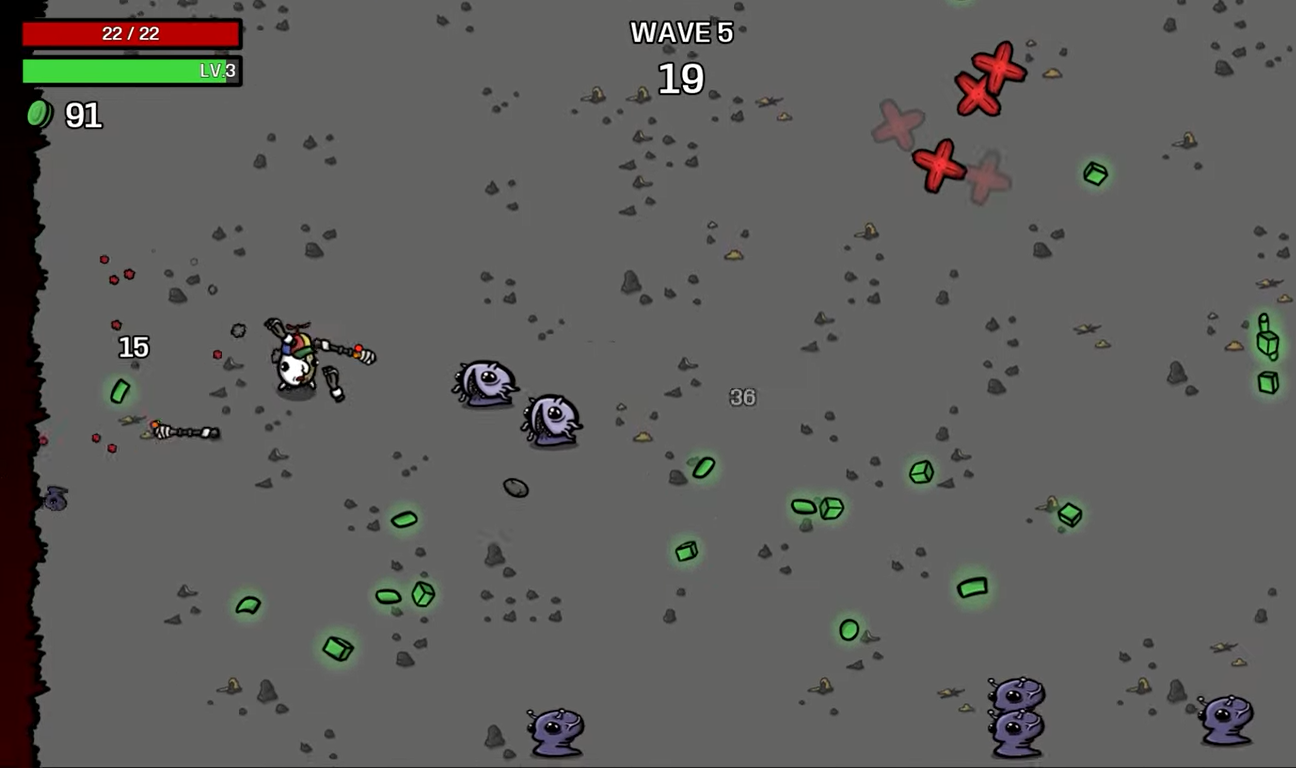The image size is (1296, 768).
Task: Click the coin counter showing 91
Action: pos(82,116)
